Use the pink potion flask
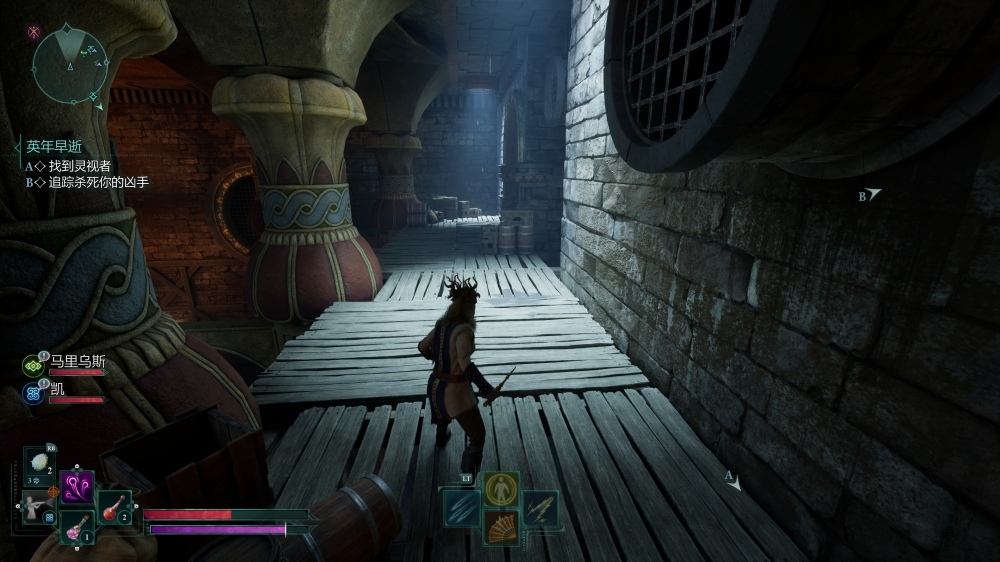The width and height of the screenshot is (1000, 562). coord(77,527)
